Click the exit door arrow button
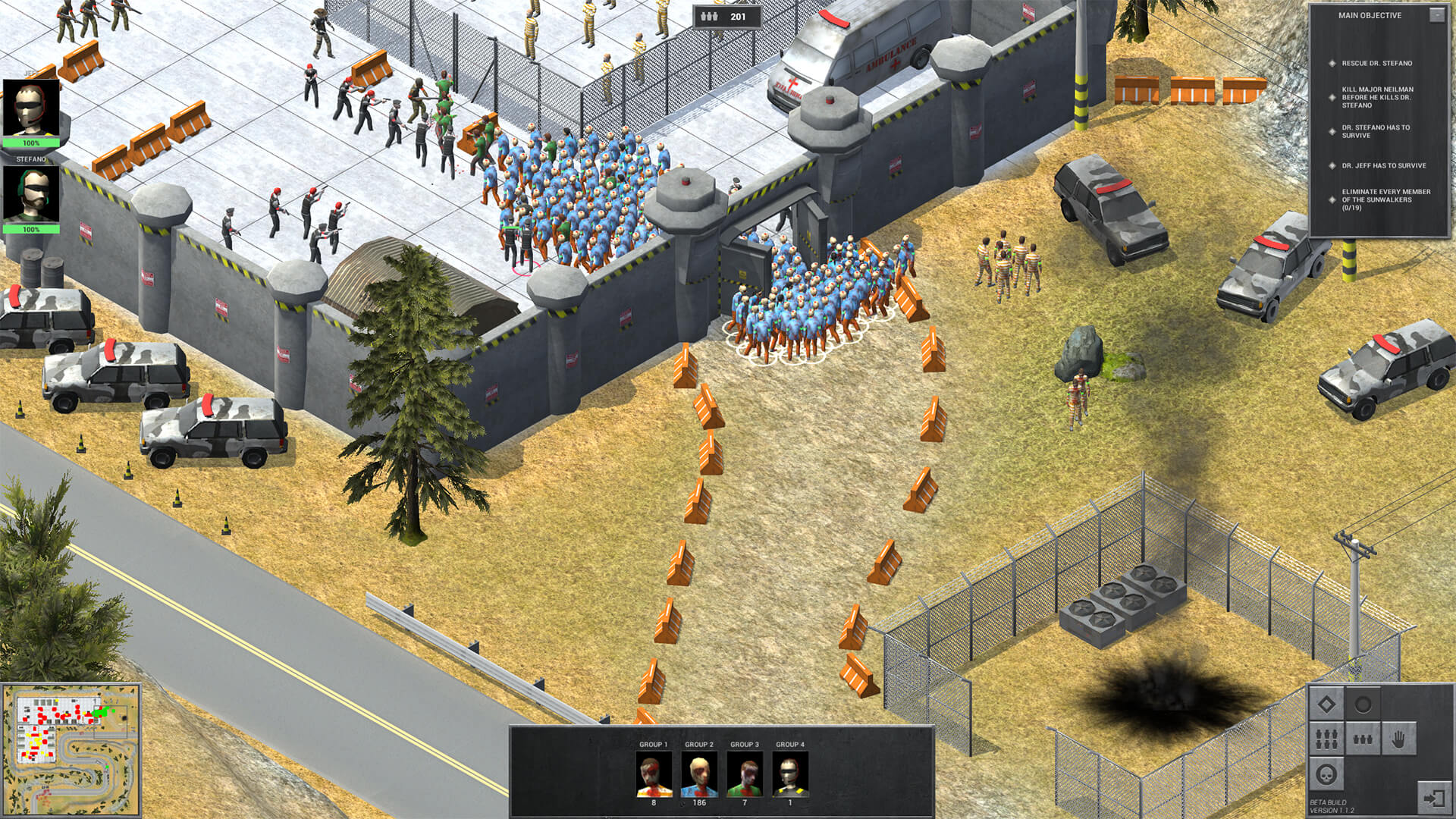 (x=1434, y=799)
